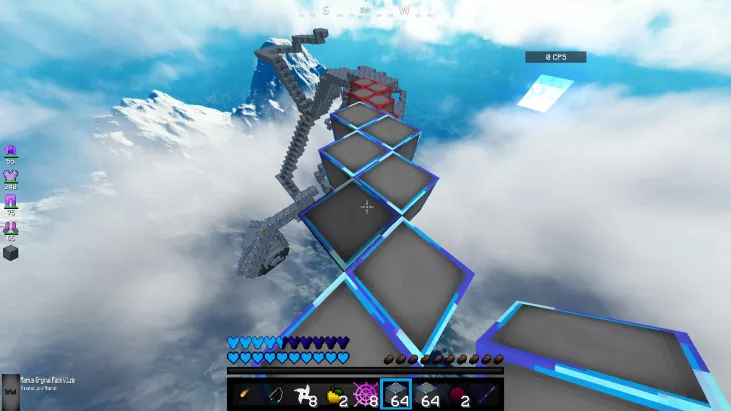The image size is (731, 411).
Task: Click the held block icon below armor
Action: [11, 252]
